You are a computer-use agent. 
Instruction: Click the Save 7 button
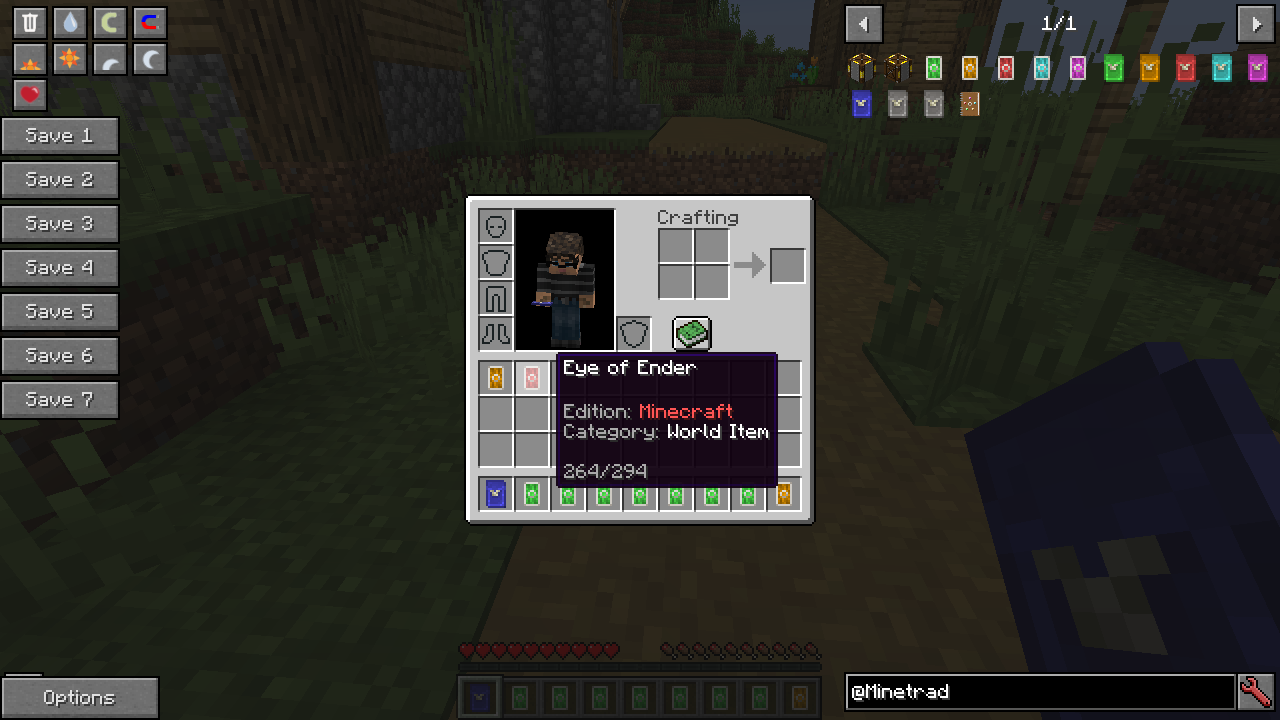tap(59, 399)
